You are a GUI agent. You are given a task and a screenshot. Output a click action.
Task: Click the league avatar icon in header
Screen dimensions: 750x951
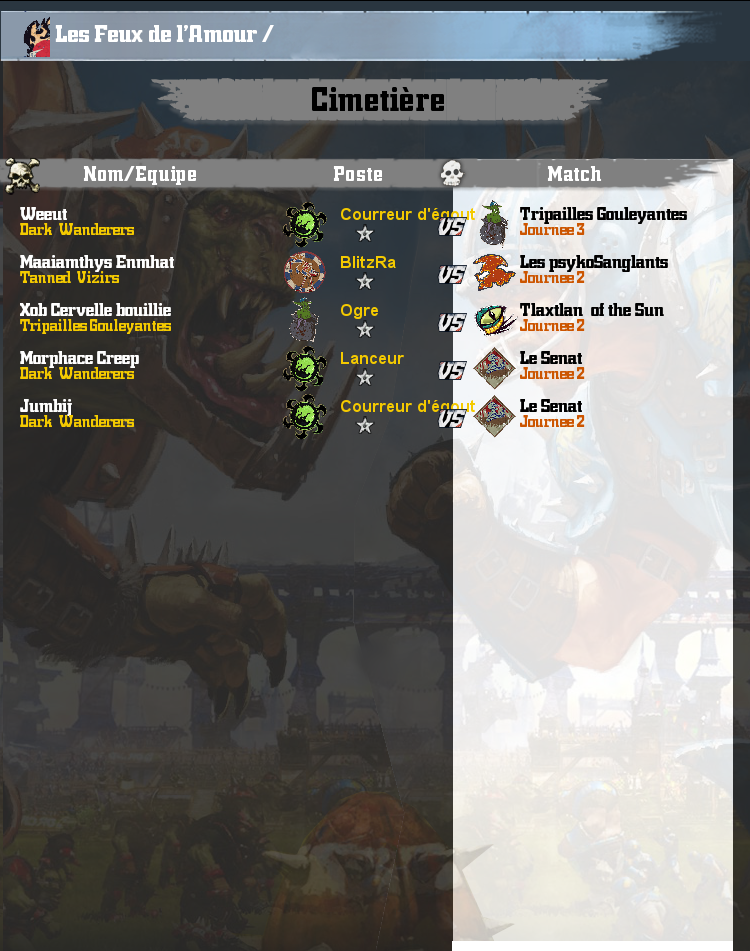point(37,36)
